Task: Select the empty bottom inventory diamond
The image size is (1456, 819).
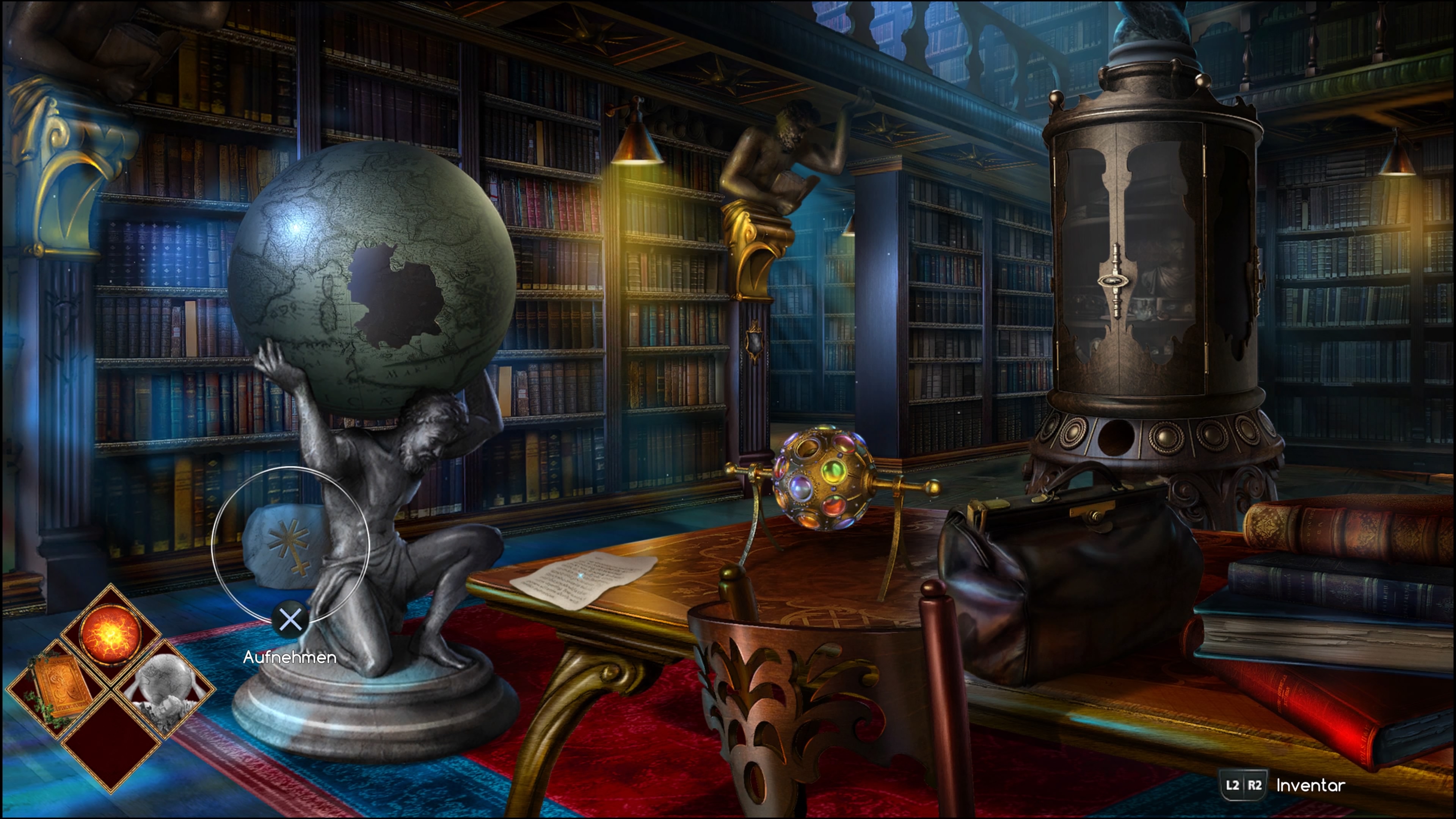Action: coord(110,742)
